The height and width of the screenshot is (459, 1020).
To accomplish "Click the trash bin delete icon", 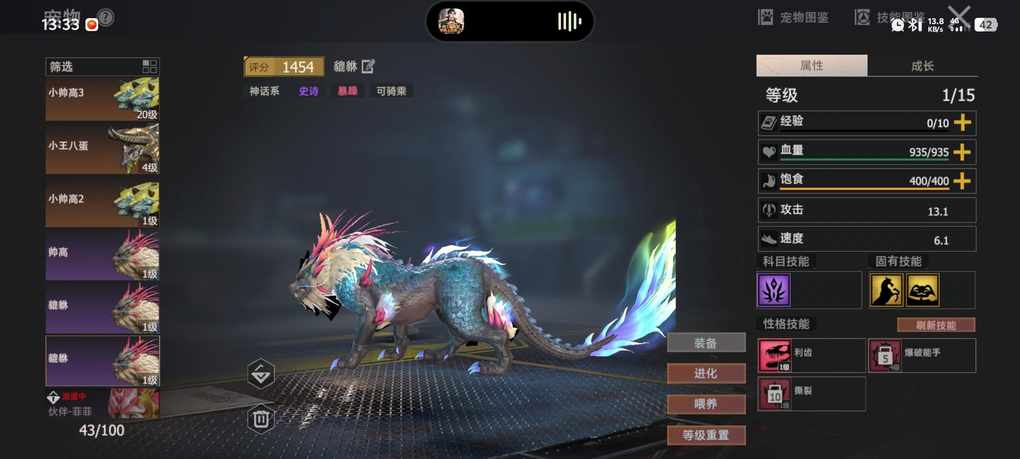I will coord(261,418).
